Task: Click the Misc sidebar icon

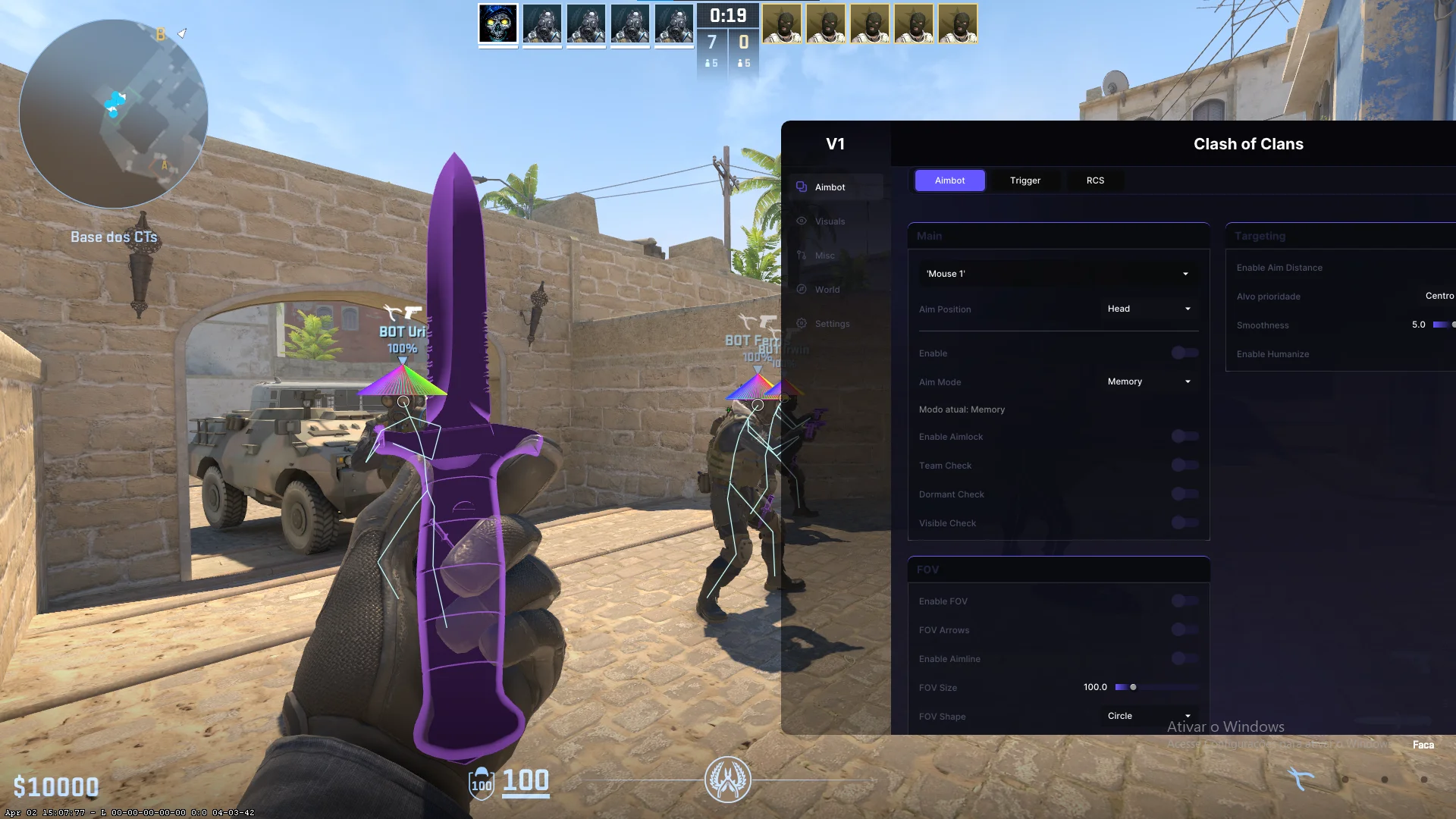Action: [802, 255]
